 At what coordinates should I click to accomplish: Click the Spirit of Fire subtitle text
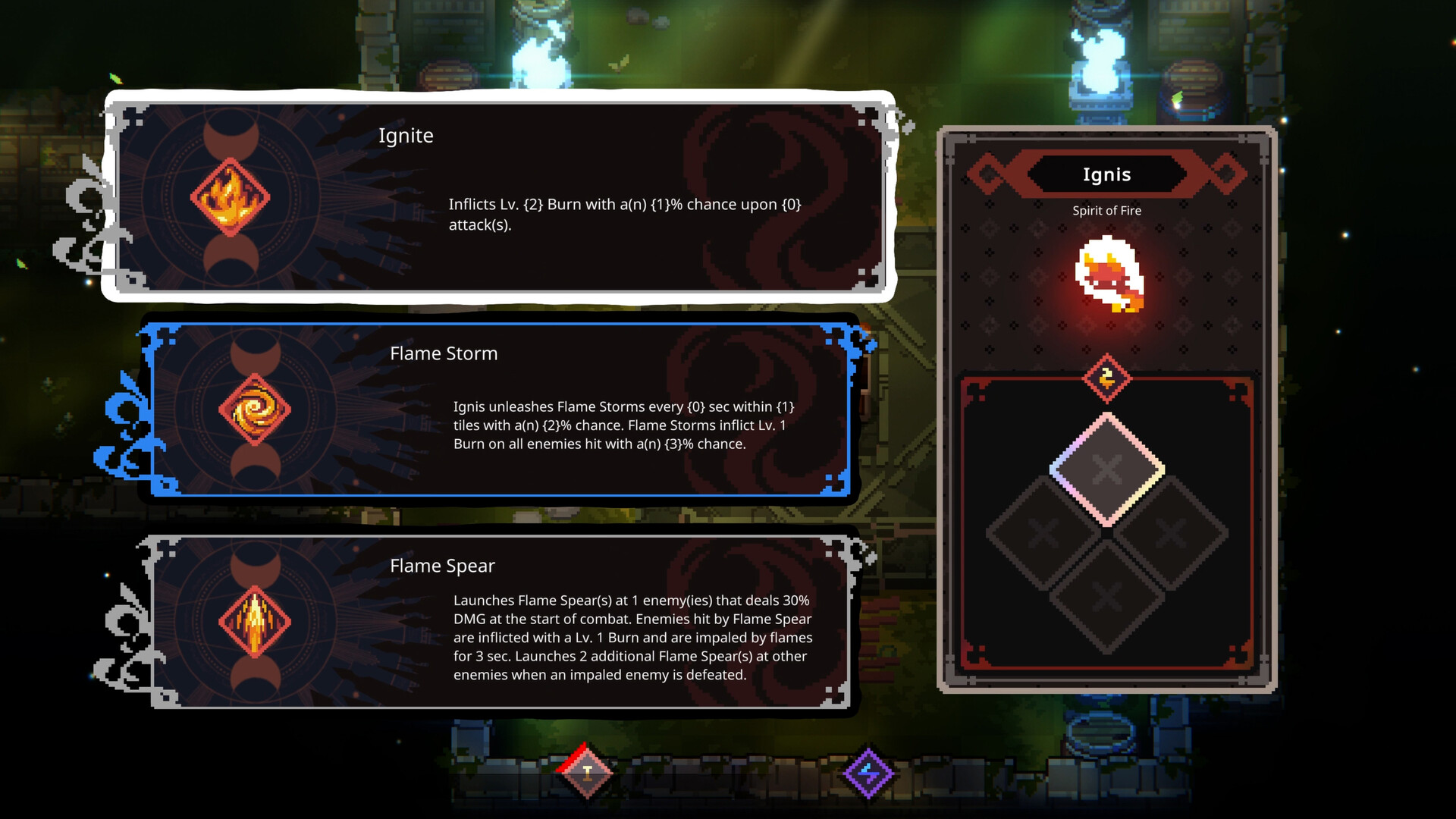[1106, 210]
